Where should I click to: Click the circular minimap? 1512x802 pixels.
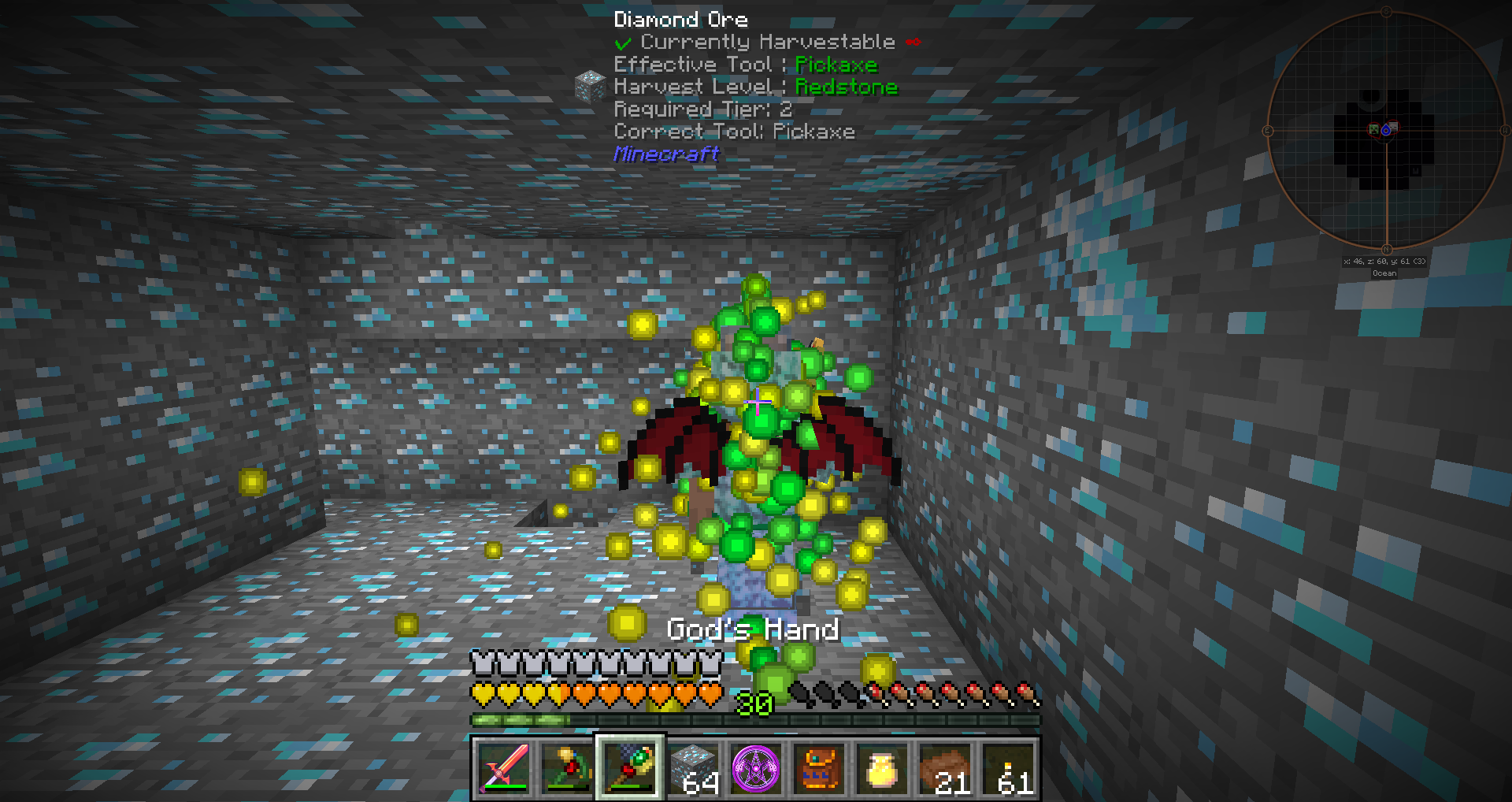pos(1386,130)
